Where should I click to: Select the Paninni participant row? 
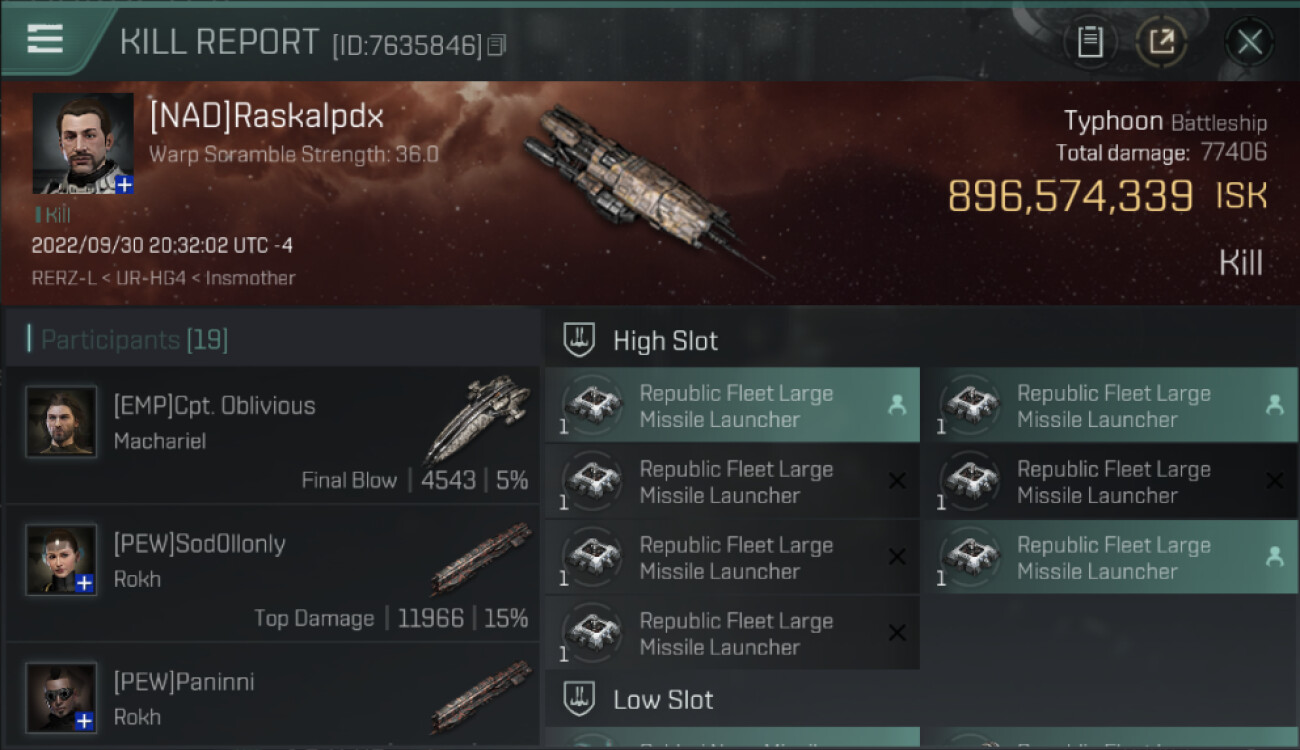tap(272, 698)
